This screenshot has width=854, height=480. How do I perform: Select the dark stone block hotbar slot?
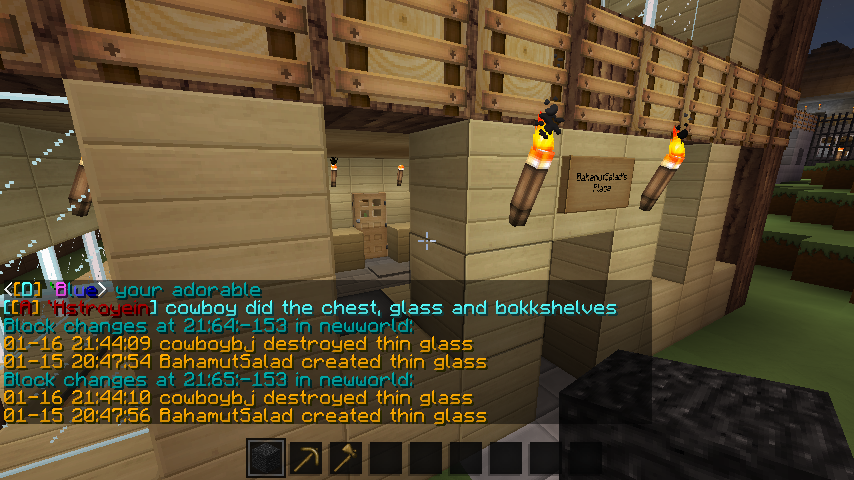266,459
